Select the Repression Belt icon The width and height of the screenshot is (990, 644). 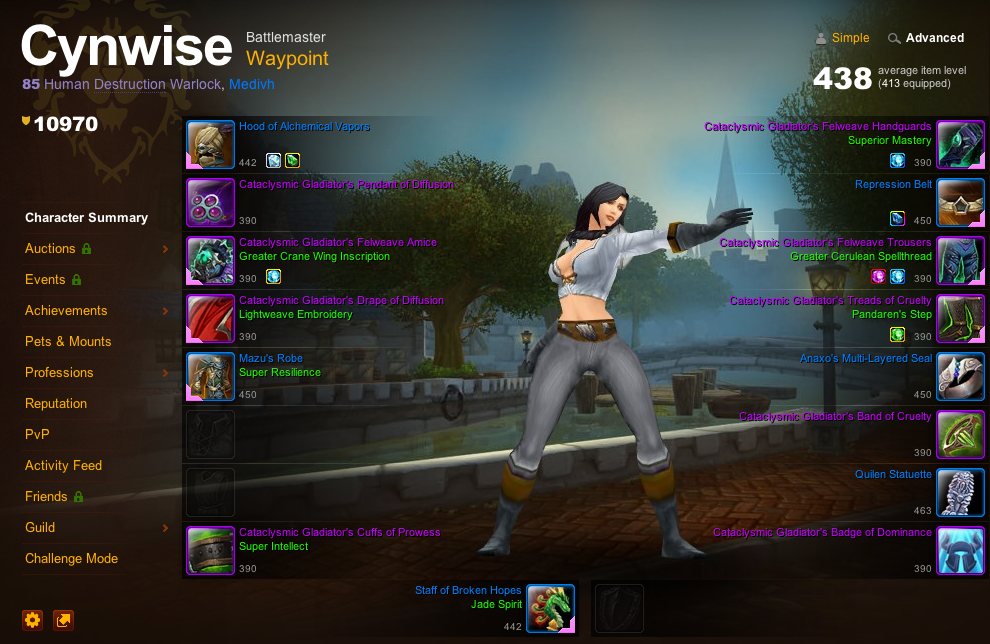tap(960, 203)
